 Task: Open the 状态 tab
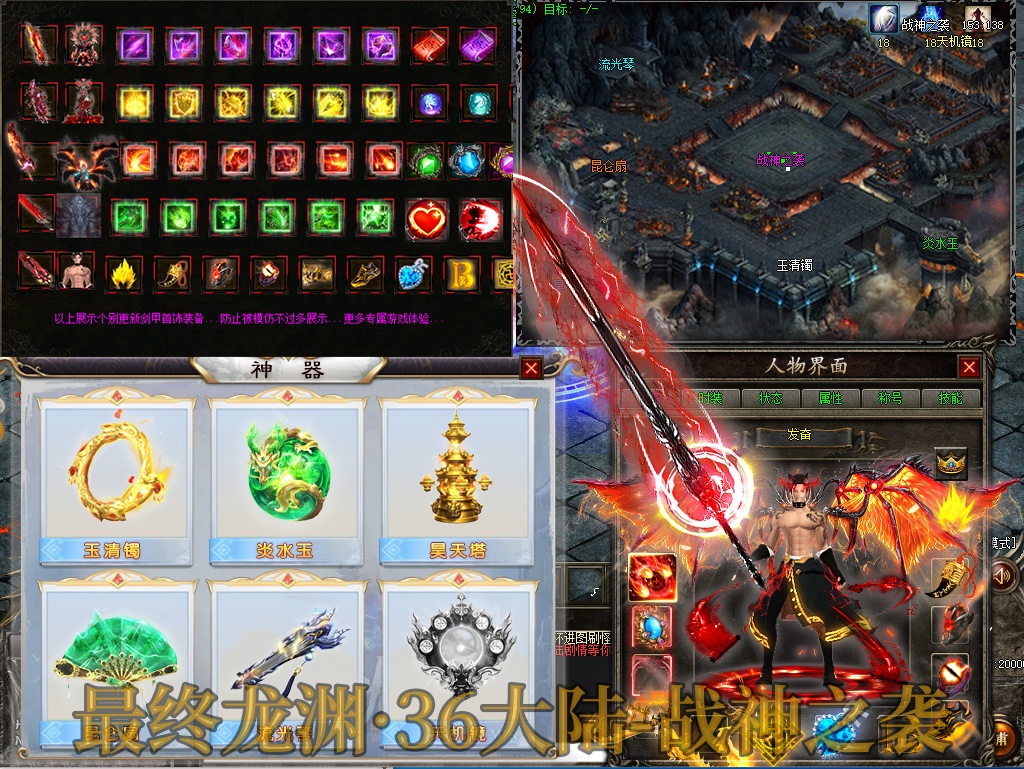click(x=770, y=398)
